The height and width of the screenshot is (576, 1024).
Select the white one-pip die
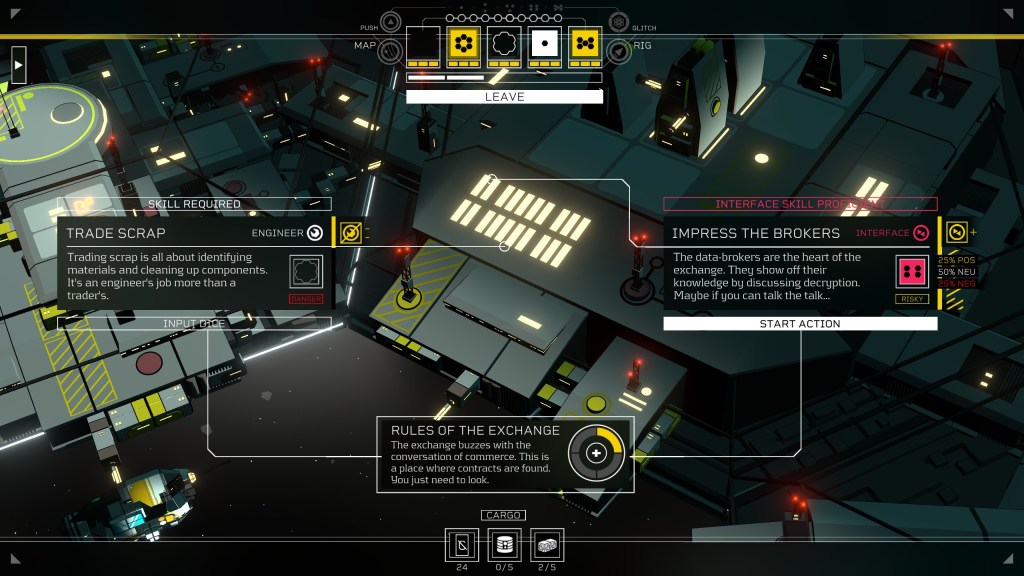point(545,44)
